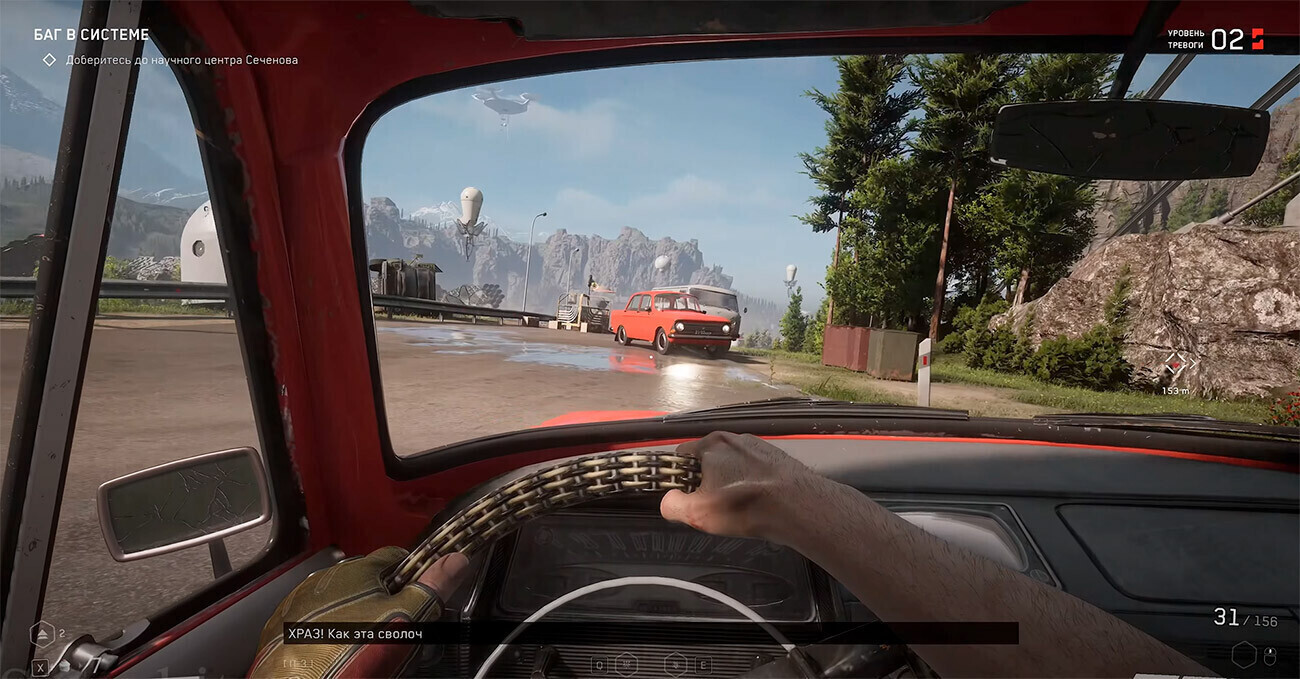
Task: Click the alarm level indicator icon
Action: [x=1257, y=39]
